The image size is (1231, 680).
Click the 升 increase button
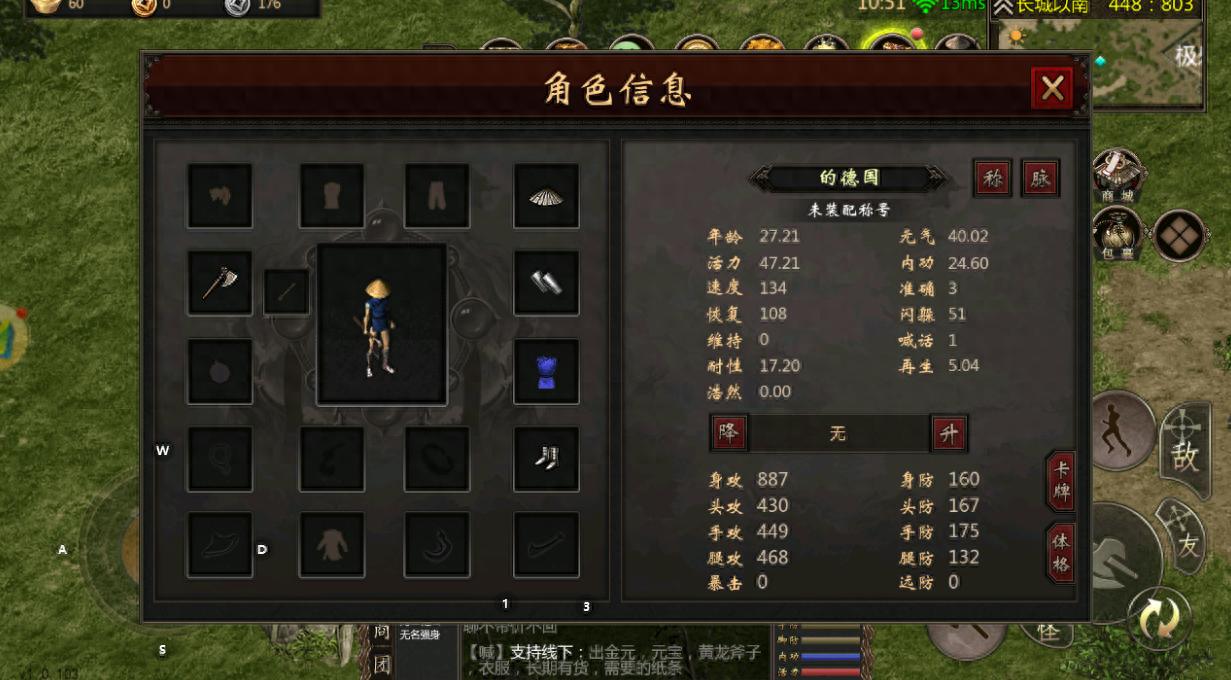(x=948, y=433)
